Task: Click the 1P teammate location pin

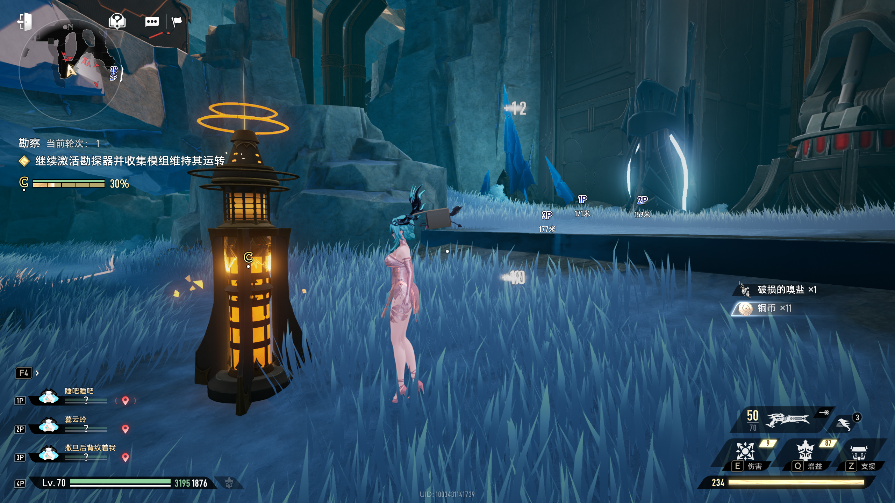Action: tap(125, 400)
